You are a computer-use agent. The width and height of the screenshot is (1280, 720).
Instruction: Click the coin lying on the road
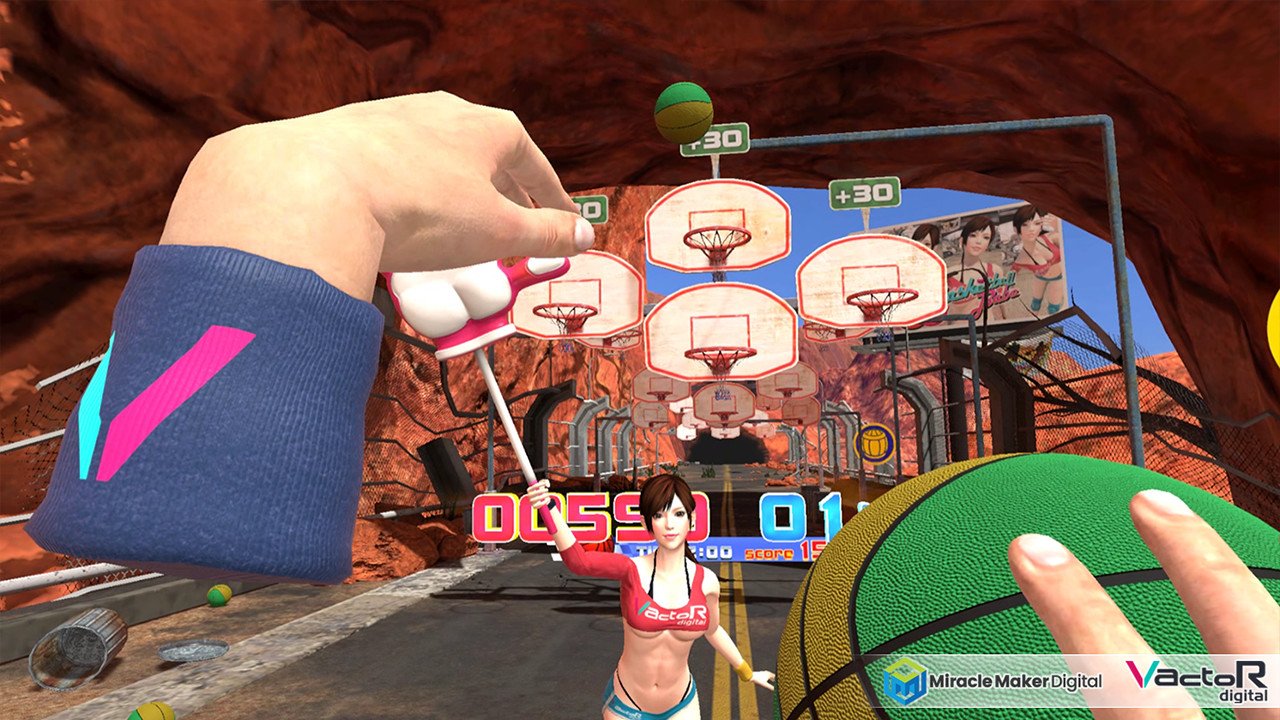(192, 652)
